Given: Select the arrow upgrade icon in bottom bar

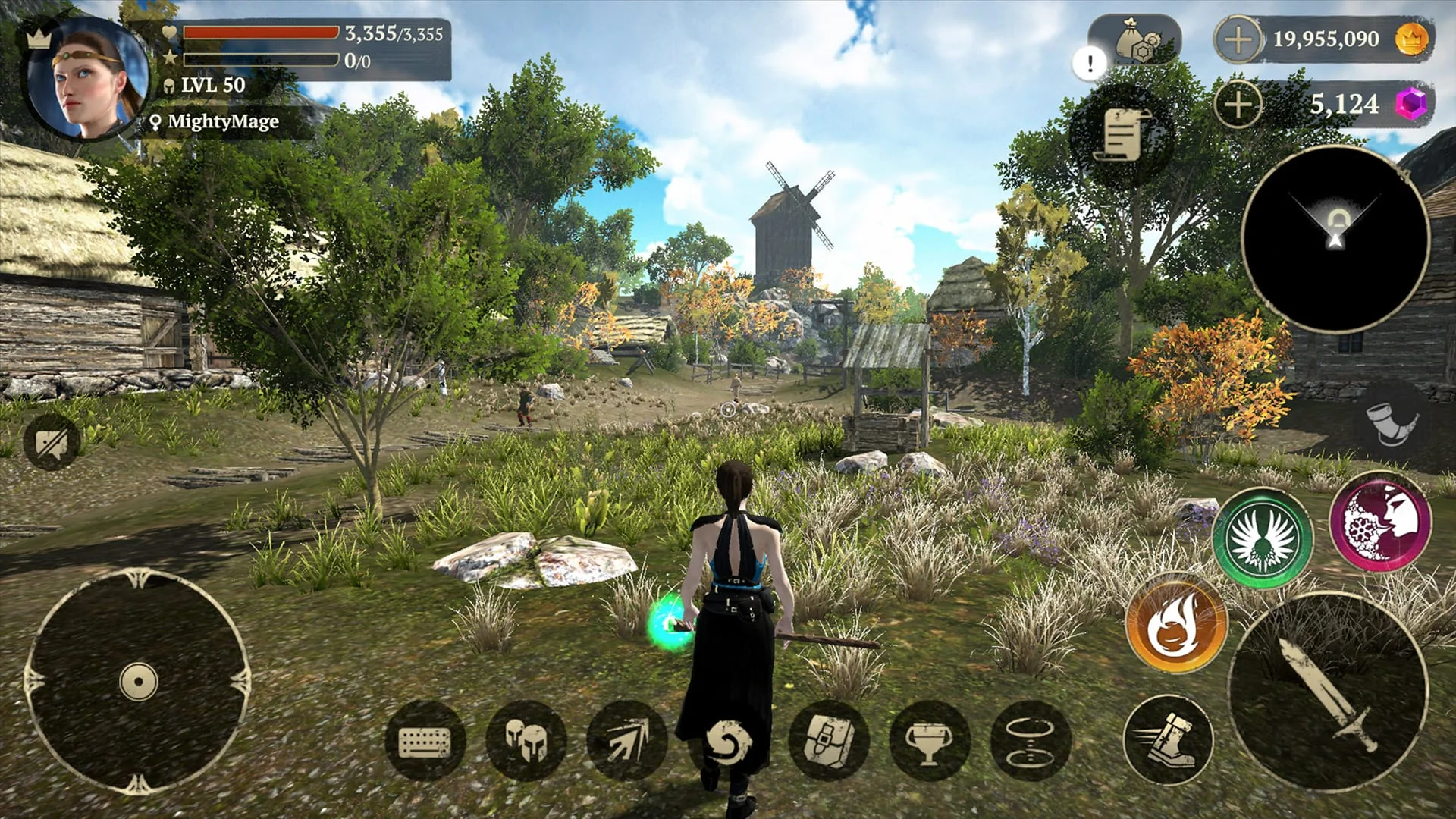Looking at the screenshot, I should pos(626,739).
